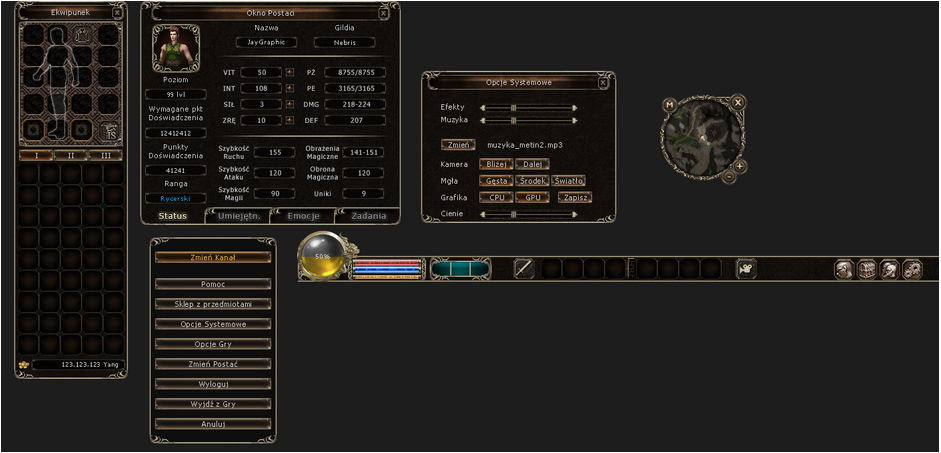
Task: Increase the VIT stat with plus button
Action: click(x=290, y=73)
